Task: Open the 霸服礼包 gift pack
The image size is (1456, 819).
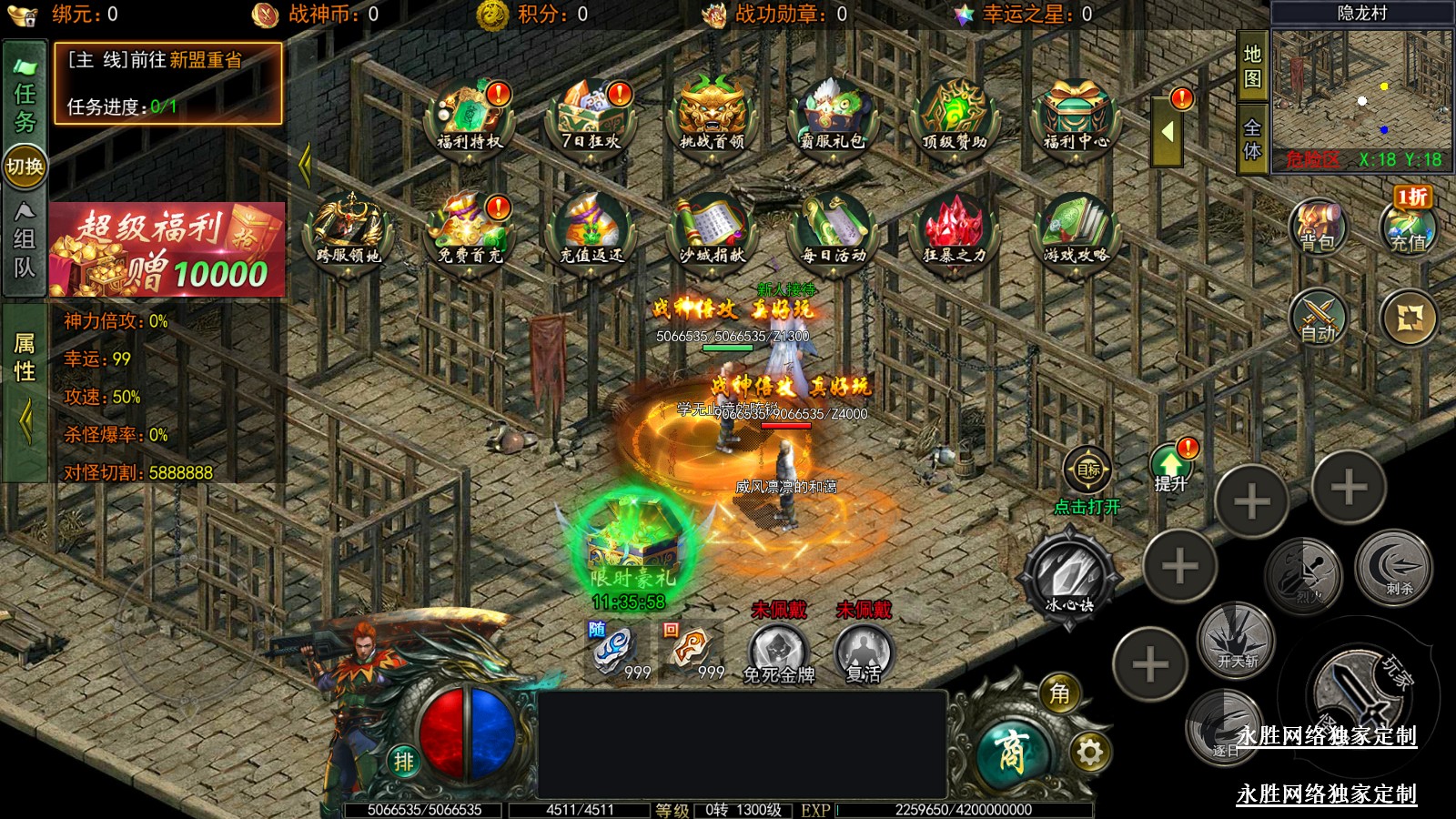Action: point(833,118)
